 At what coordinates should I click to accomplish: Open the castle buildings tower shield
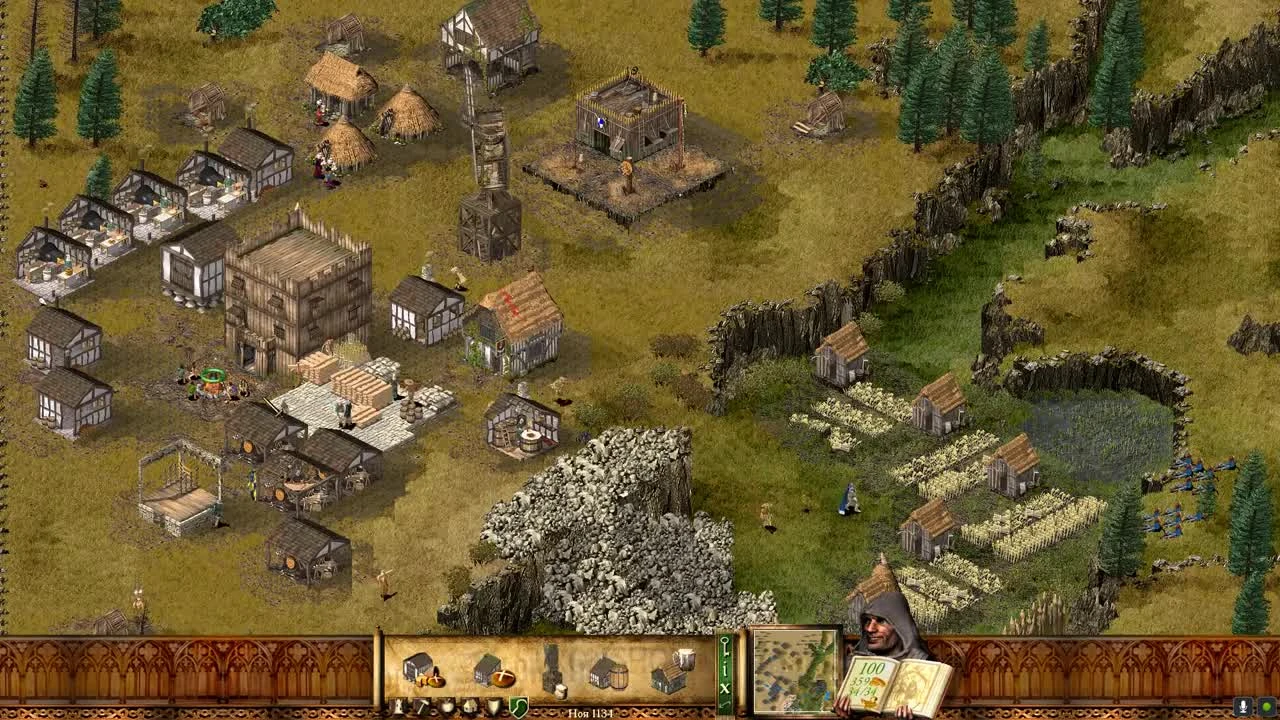pos(398,704)
